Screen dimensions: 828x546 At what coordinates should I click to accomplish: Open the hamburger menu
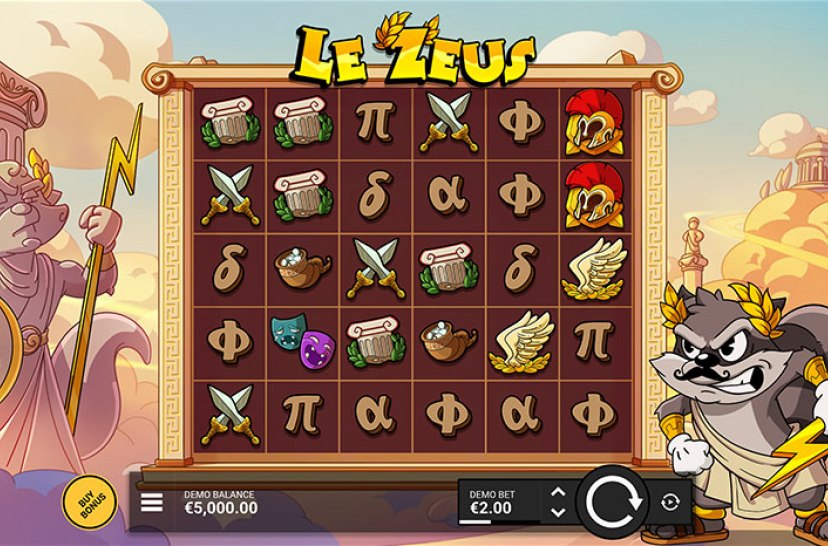(152, 502)
